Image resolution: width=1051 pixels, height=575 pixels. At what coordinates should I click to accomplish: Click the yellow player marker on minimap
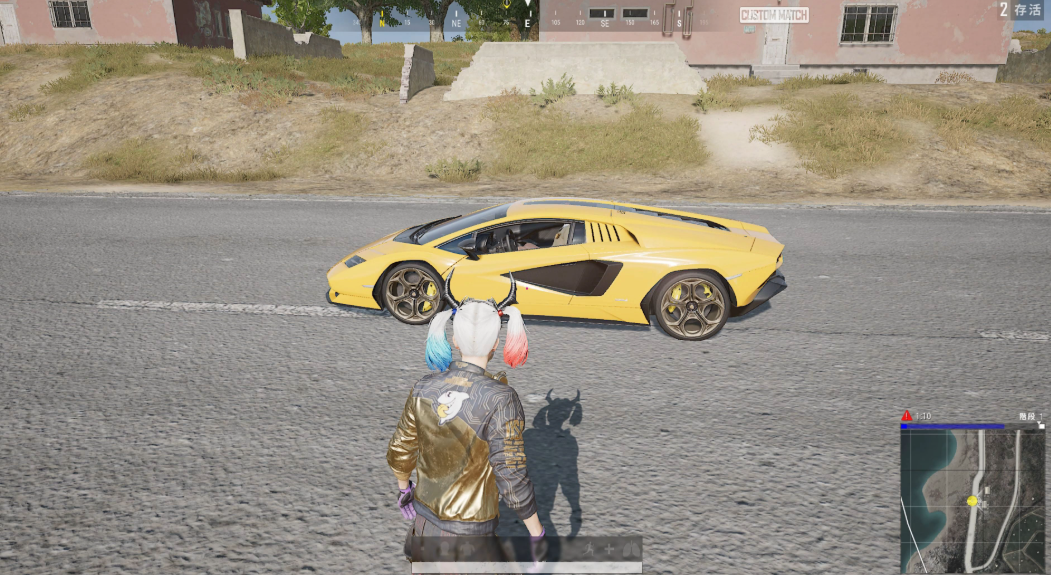971,500
